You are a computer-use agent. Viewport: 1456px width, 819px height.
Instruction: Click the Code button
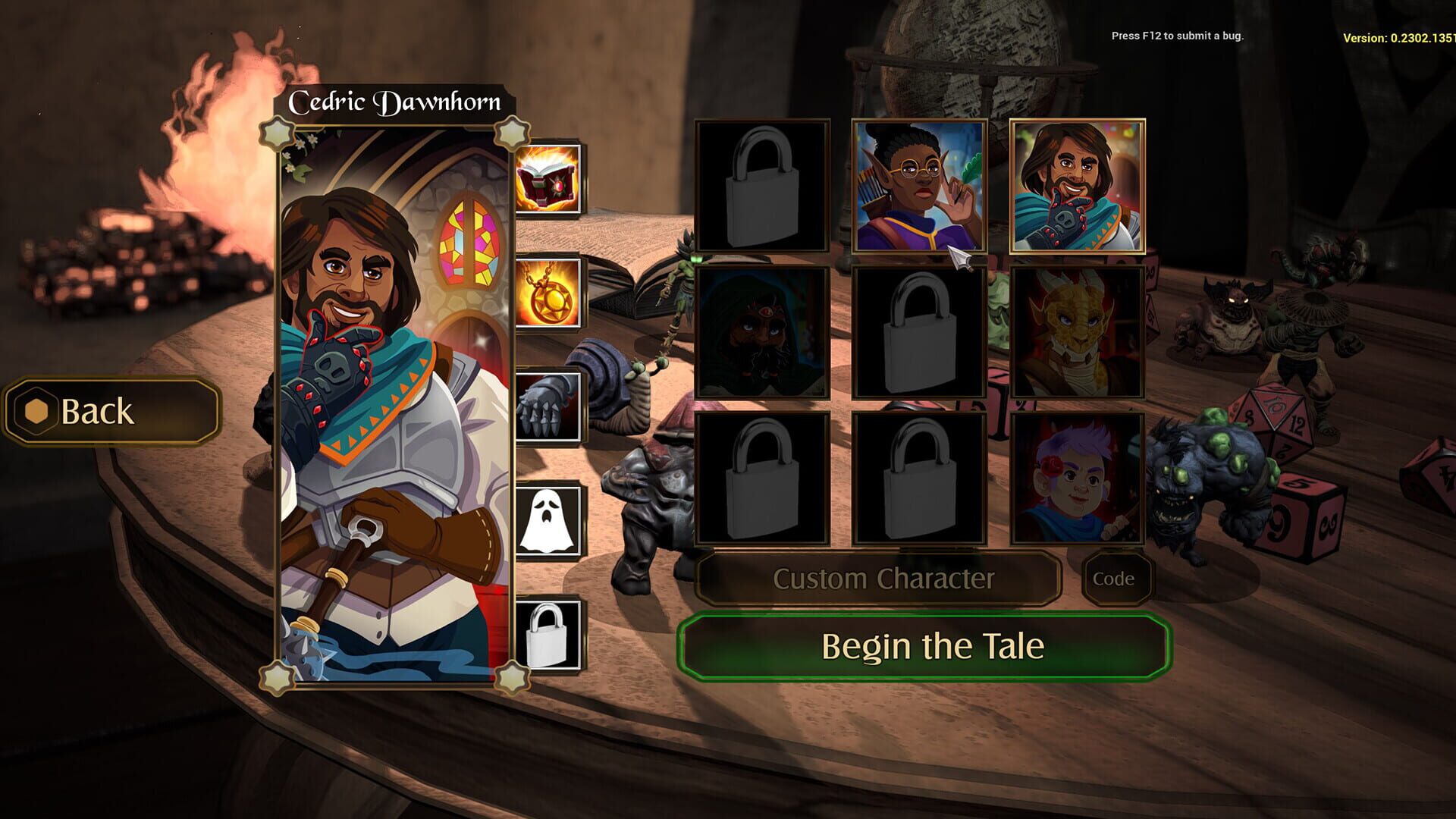click(1117, 579)
